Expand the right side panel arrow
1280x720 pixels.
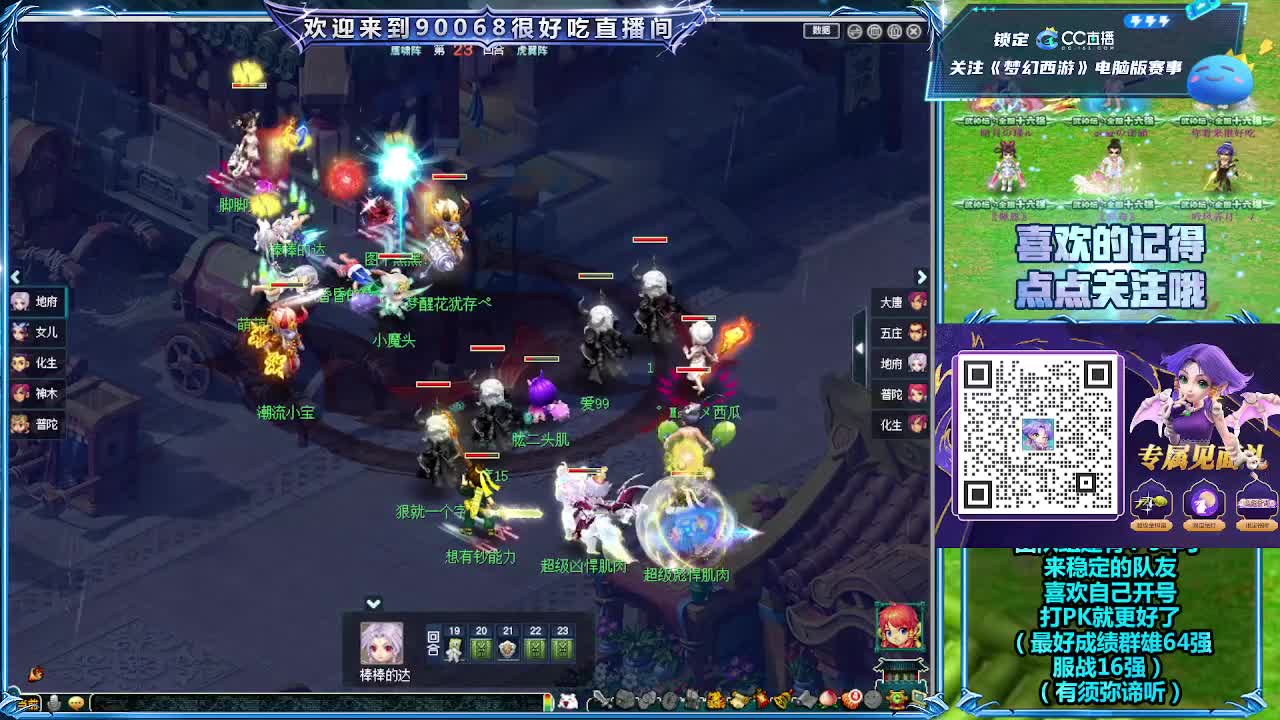pyautogui.click(x=921, y=277)
